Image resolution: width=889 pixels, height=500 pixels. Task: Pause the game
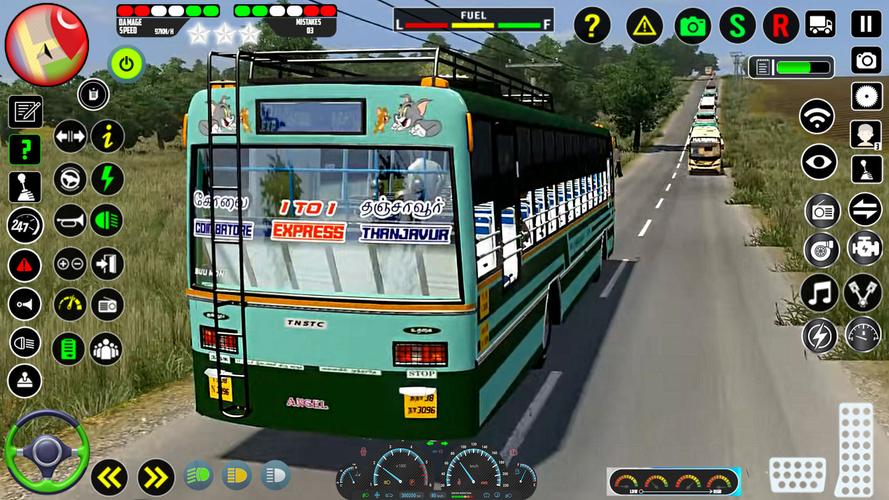pyautogui.click(x=865, y=24)
